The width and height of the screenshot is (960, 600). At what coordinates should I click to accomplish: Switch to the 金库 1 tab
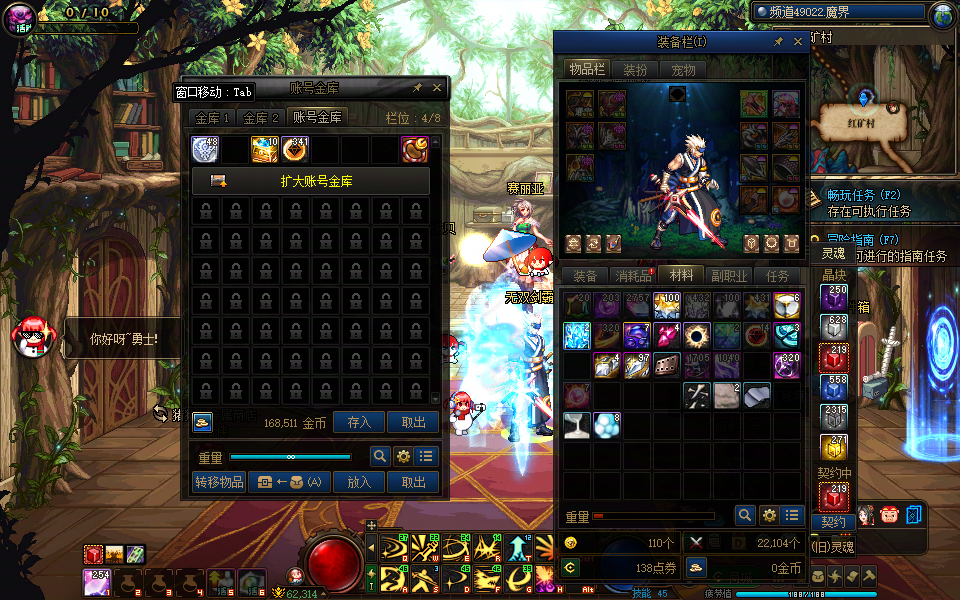click(213, 117)
